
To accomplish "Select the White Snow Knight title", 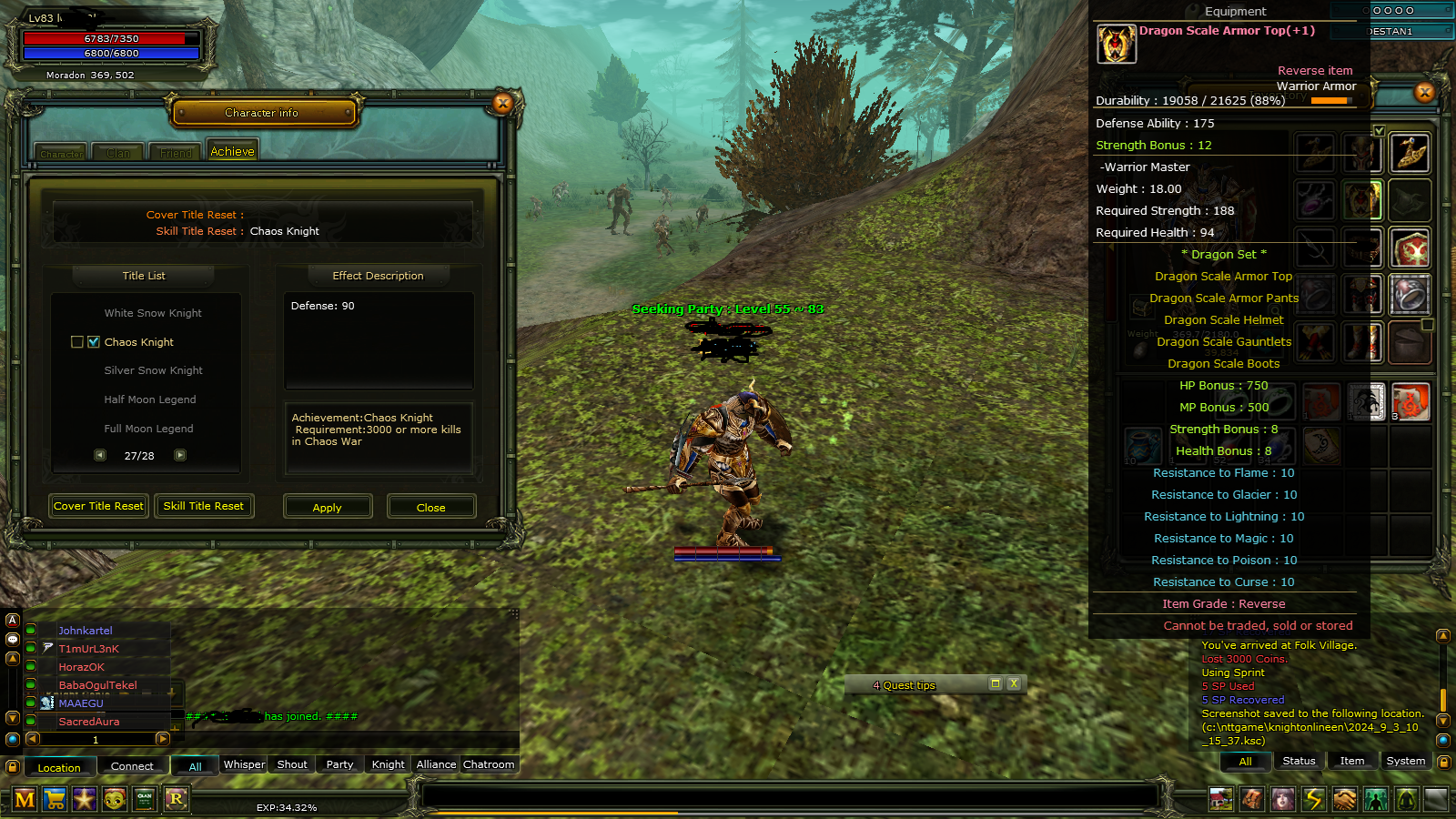I will 152,312.
